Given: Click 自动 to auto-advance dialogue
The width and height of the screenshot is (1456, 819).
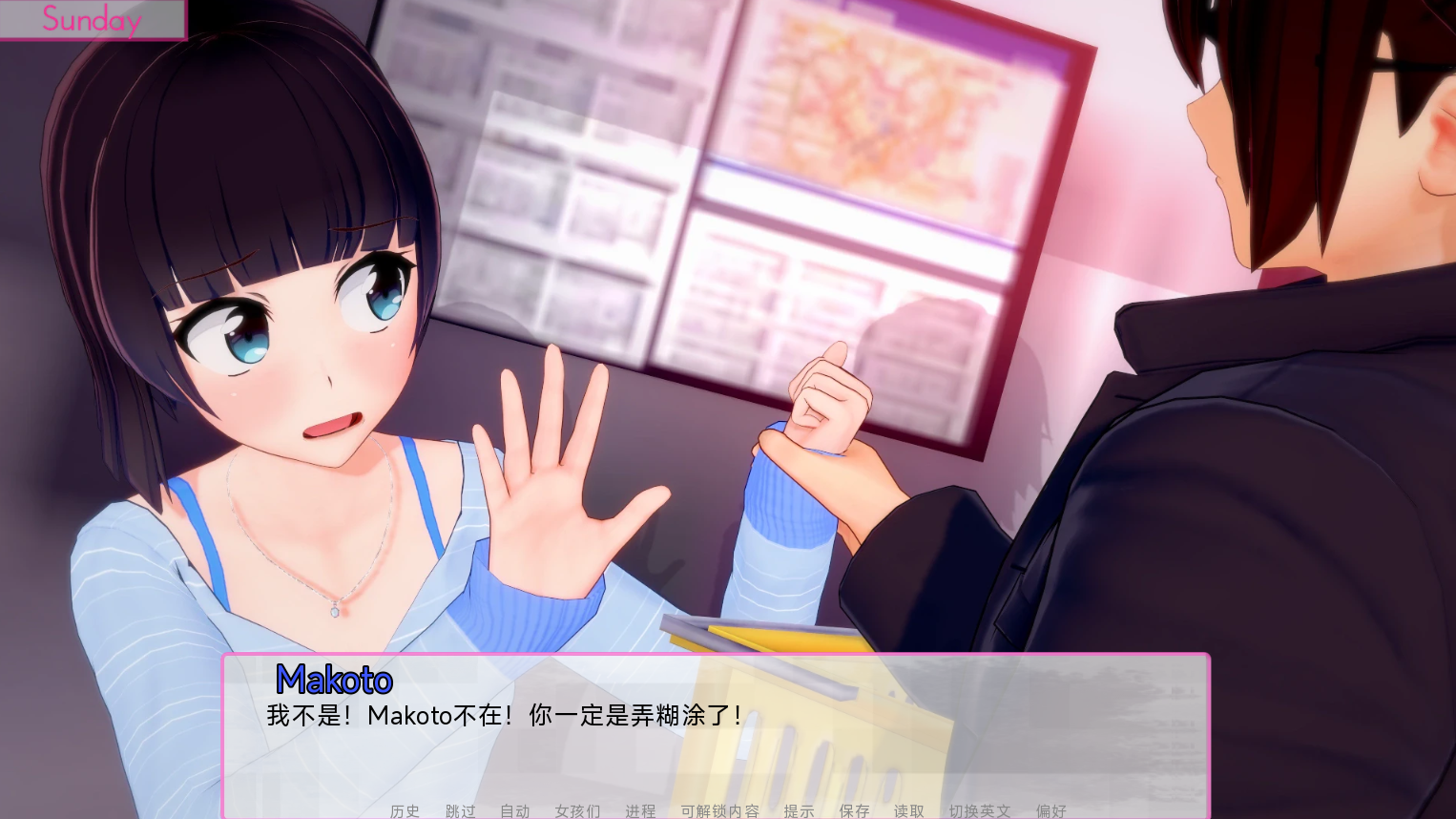Looking at the screenshot, I should click(x=513, y=810).
